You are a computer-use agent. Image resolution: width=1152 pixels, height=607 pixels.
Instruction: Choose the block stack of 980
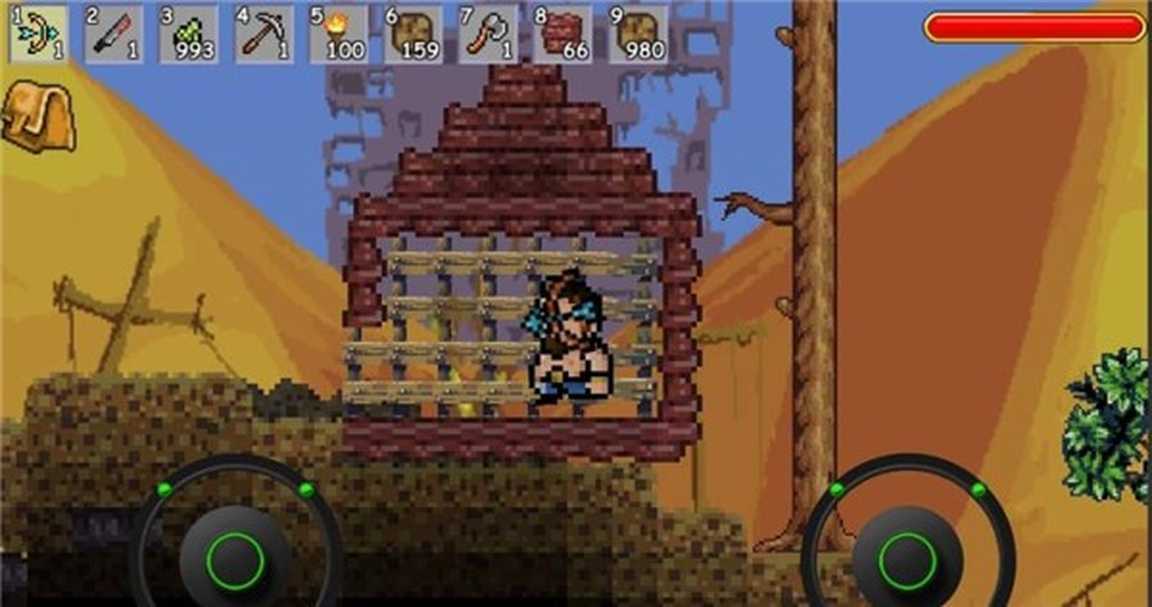pos(638,34)
